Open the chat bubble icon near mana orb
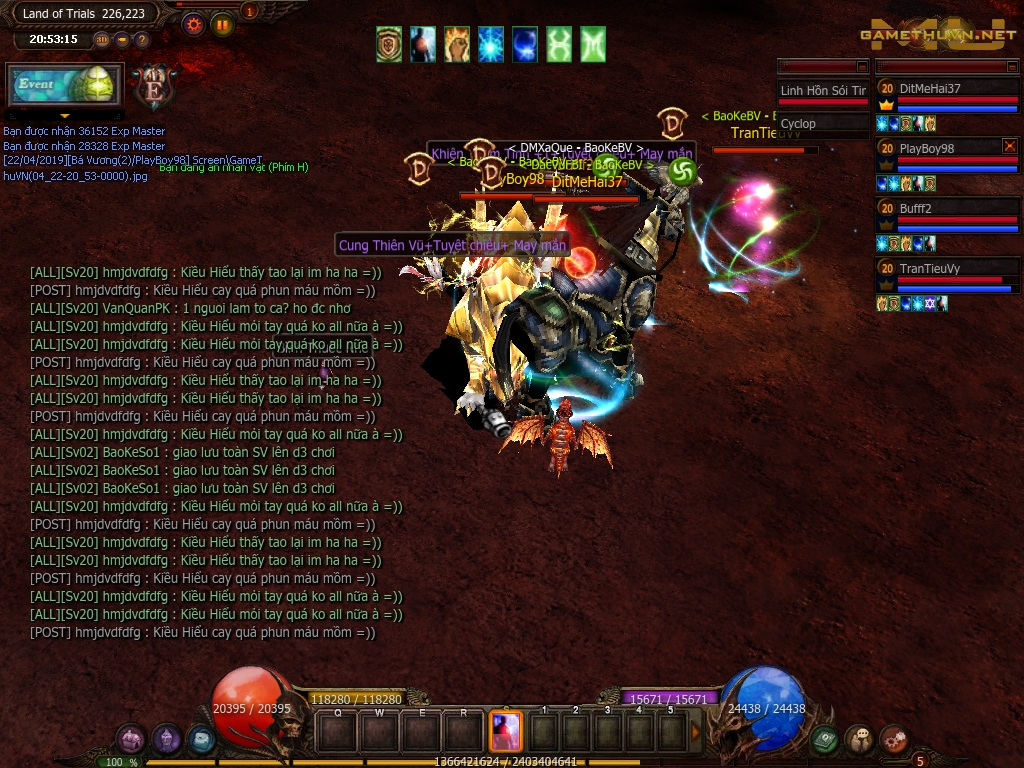This screenshot has width=1024, height=768. [x=859, y=740]
